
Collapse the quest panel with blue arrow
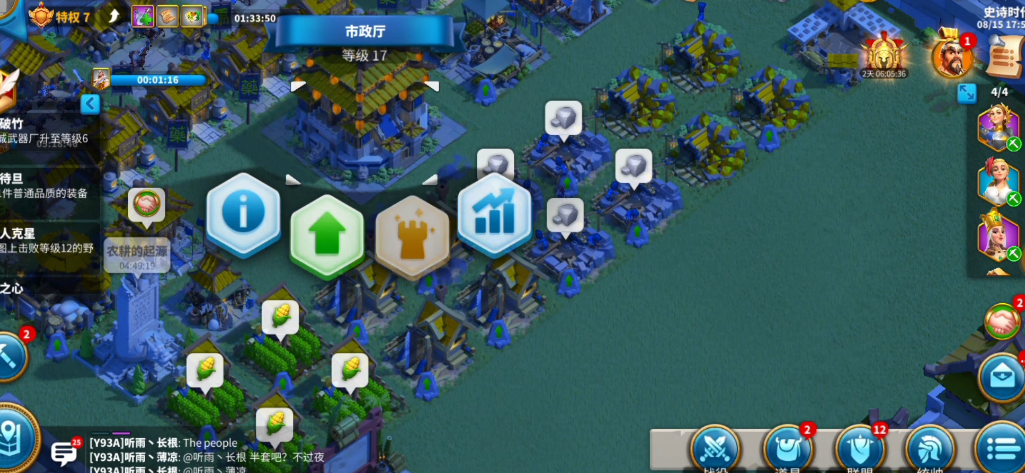coord(90,104)
